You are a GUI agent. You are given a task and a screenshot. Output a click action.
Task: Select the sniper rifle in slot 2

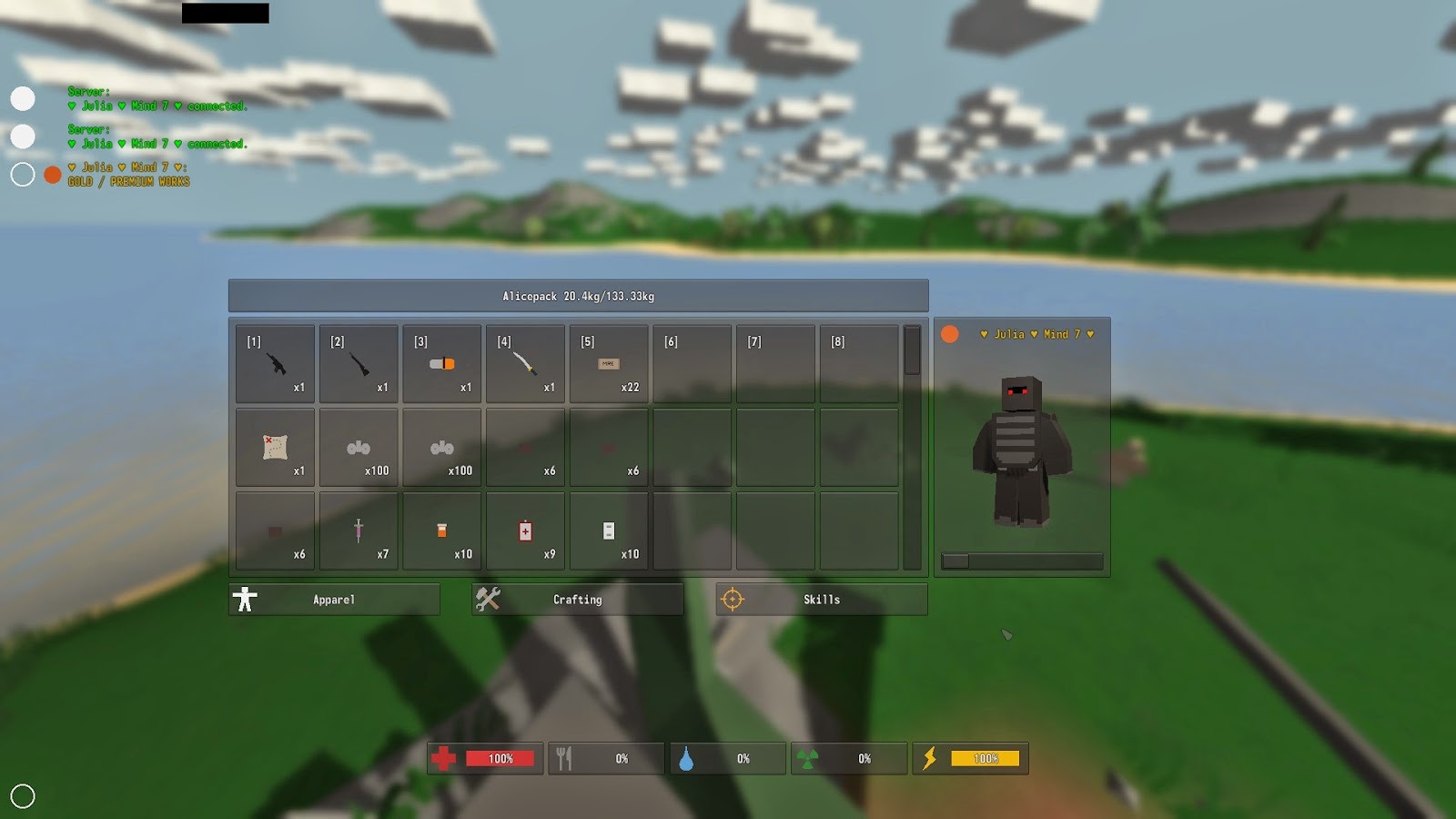[359, 364]
